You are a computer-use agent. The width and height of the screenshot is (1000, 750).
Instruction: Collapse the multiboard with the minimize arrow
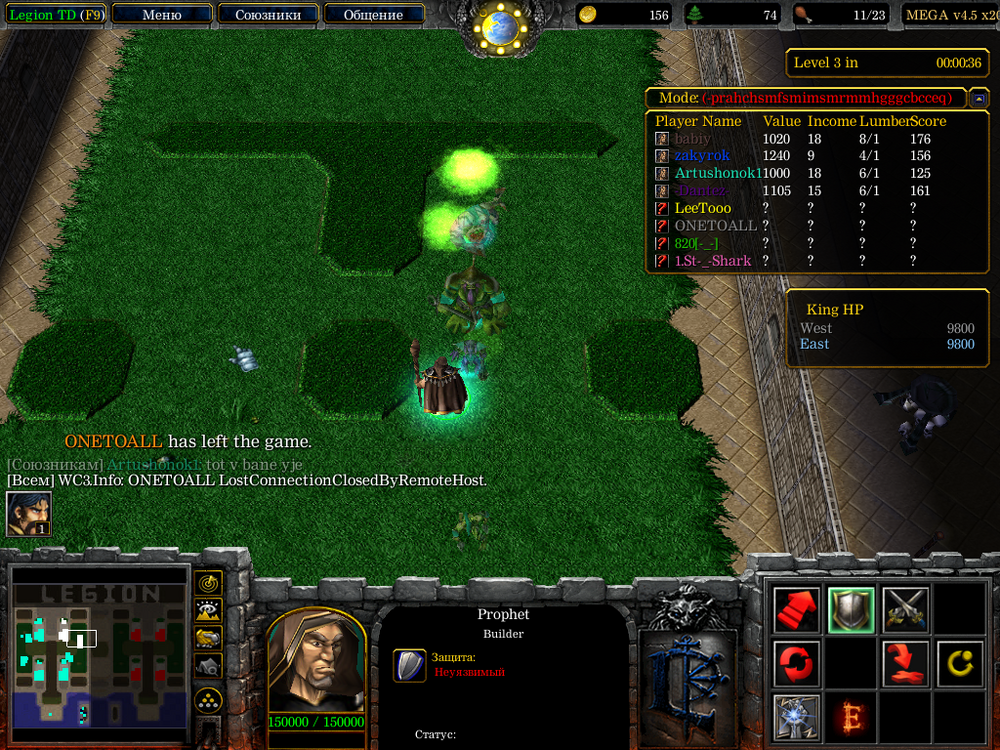pyautogui.click(x=980, y=98)
